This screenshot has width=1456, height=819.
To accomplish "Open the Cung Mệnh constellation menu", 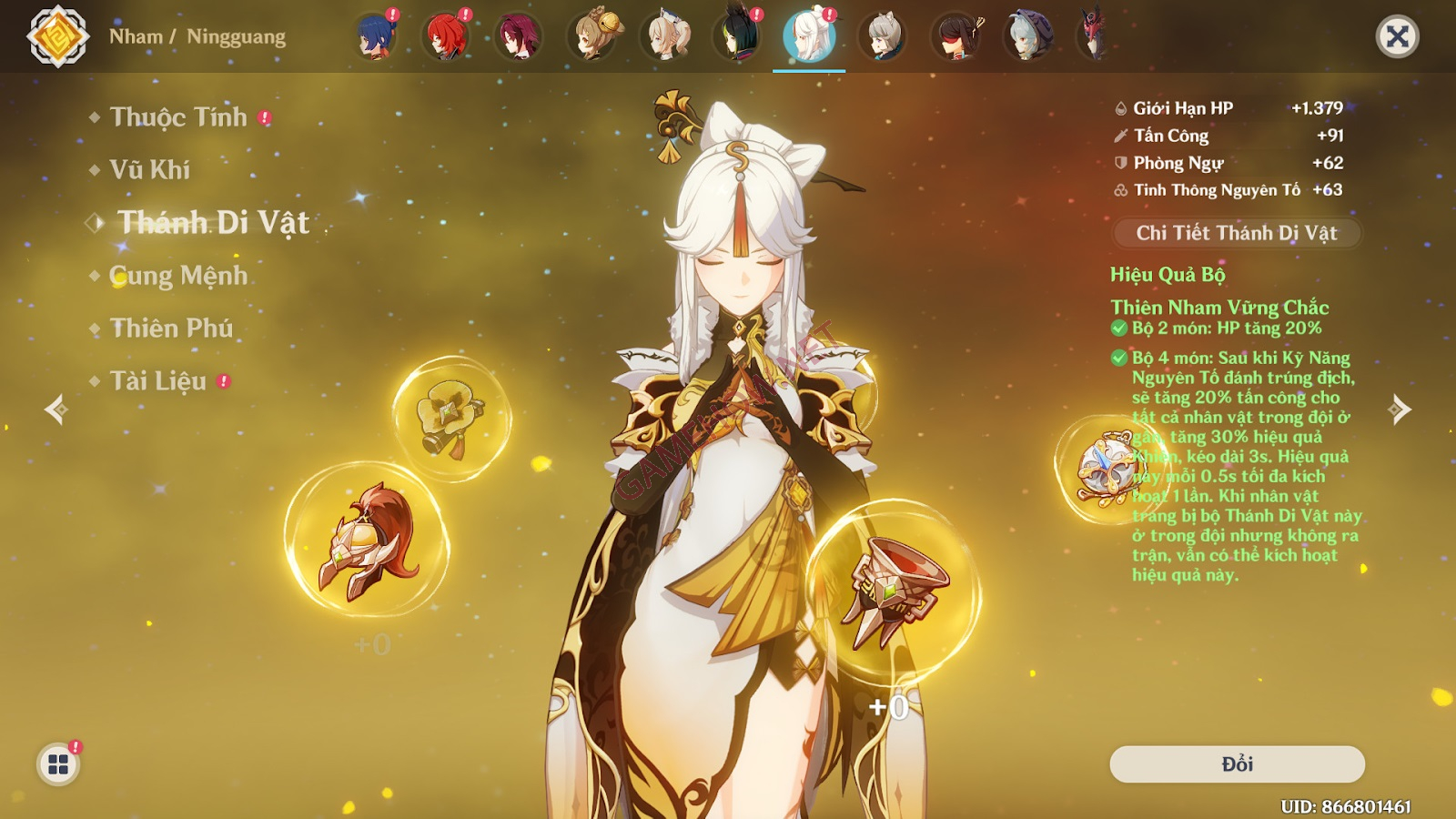I will pos(178,276).
